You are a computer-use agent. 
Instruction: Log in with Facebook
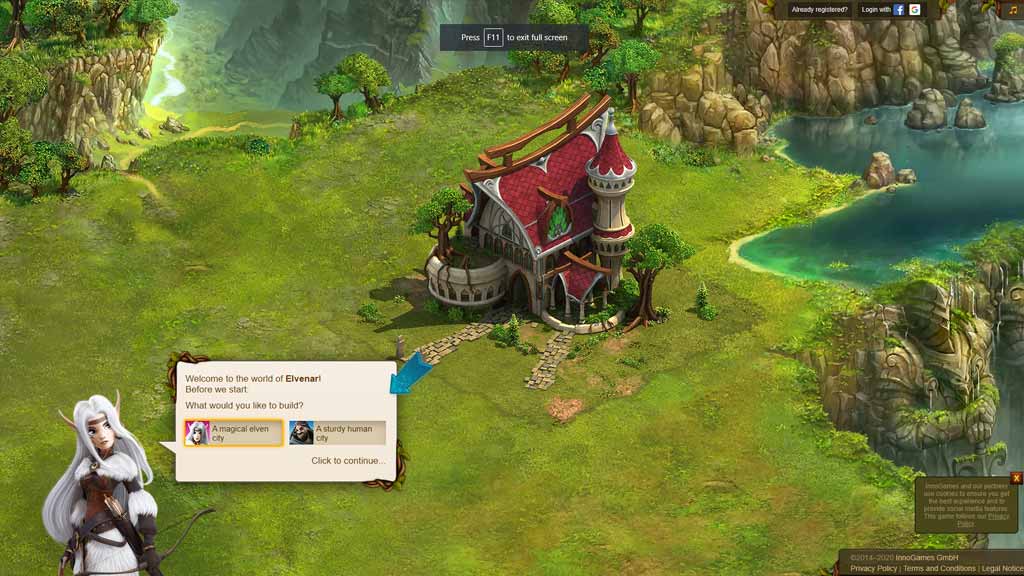[899, 10]
